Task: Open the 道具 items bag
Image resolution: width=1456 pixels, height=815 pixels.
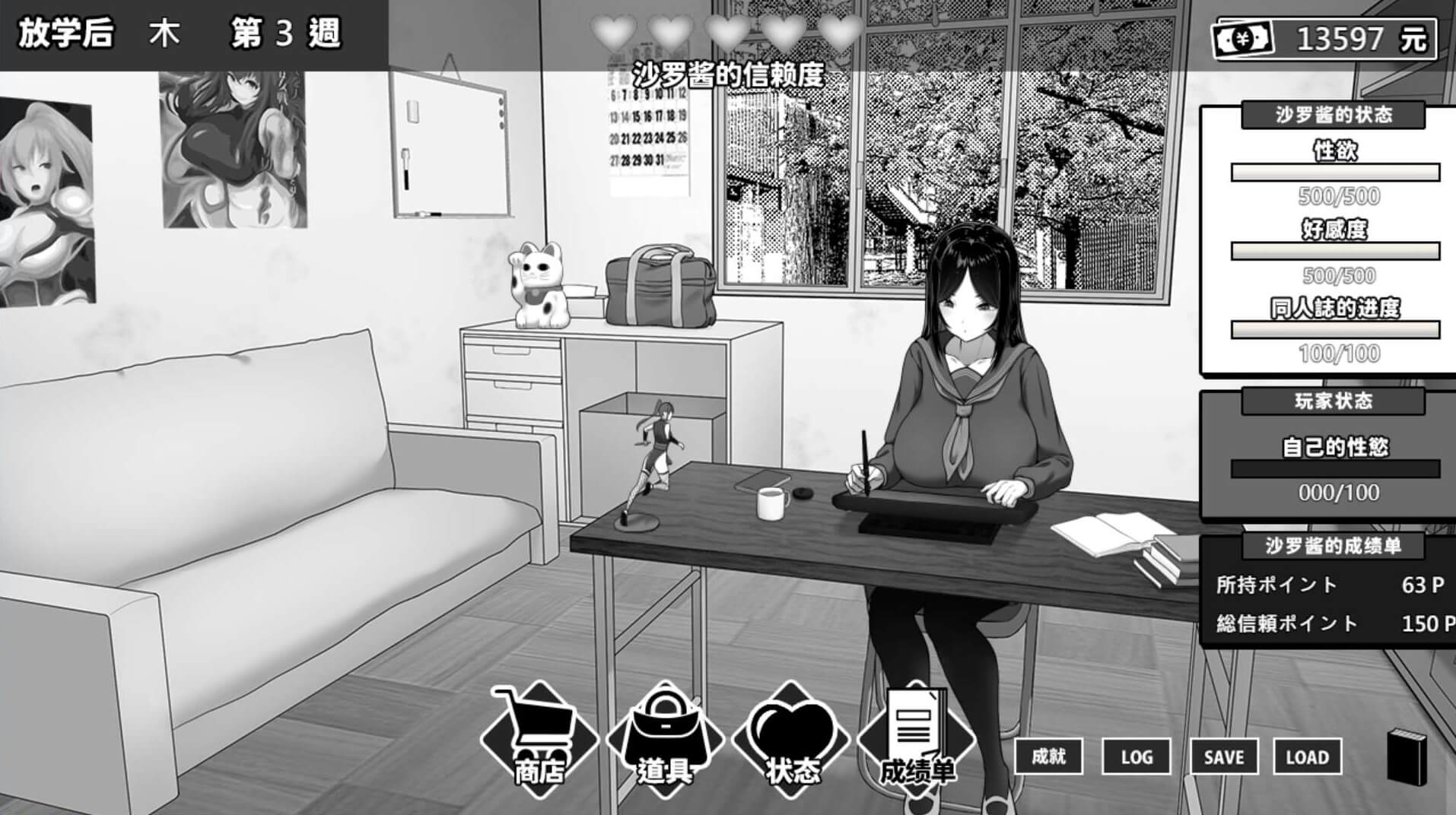Action: tap(665, 737)
